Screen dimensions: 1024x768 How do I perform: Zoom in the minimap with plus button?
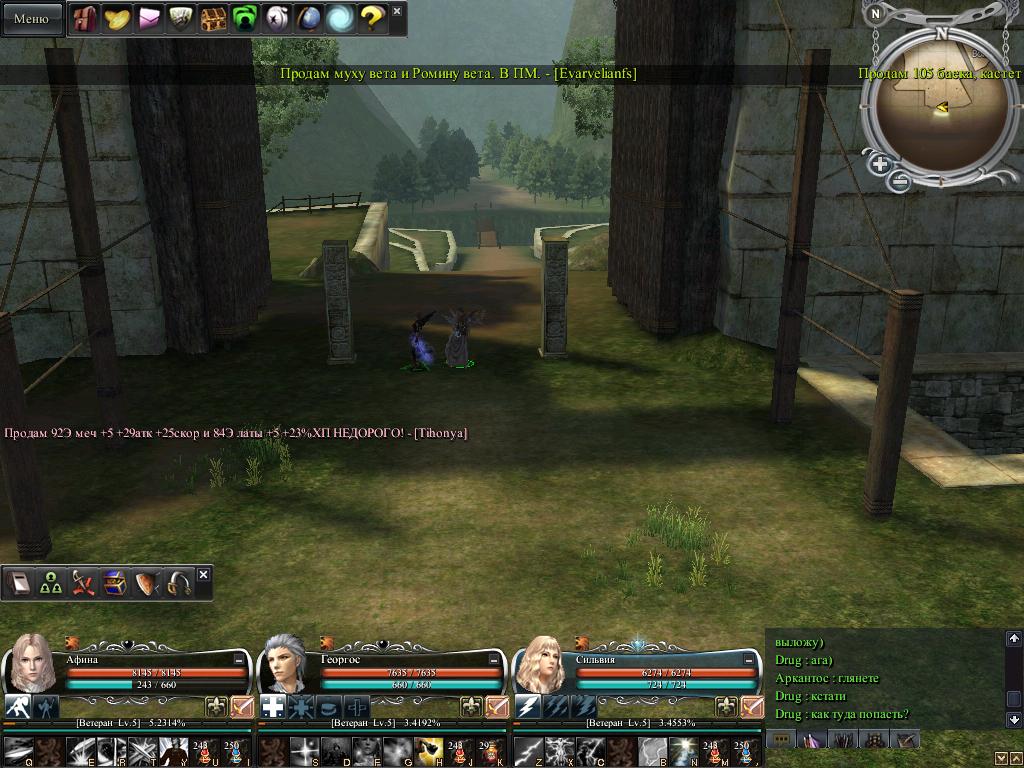[x=879, y=164]
